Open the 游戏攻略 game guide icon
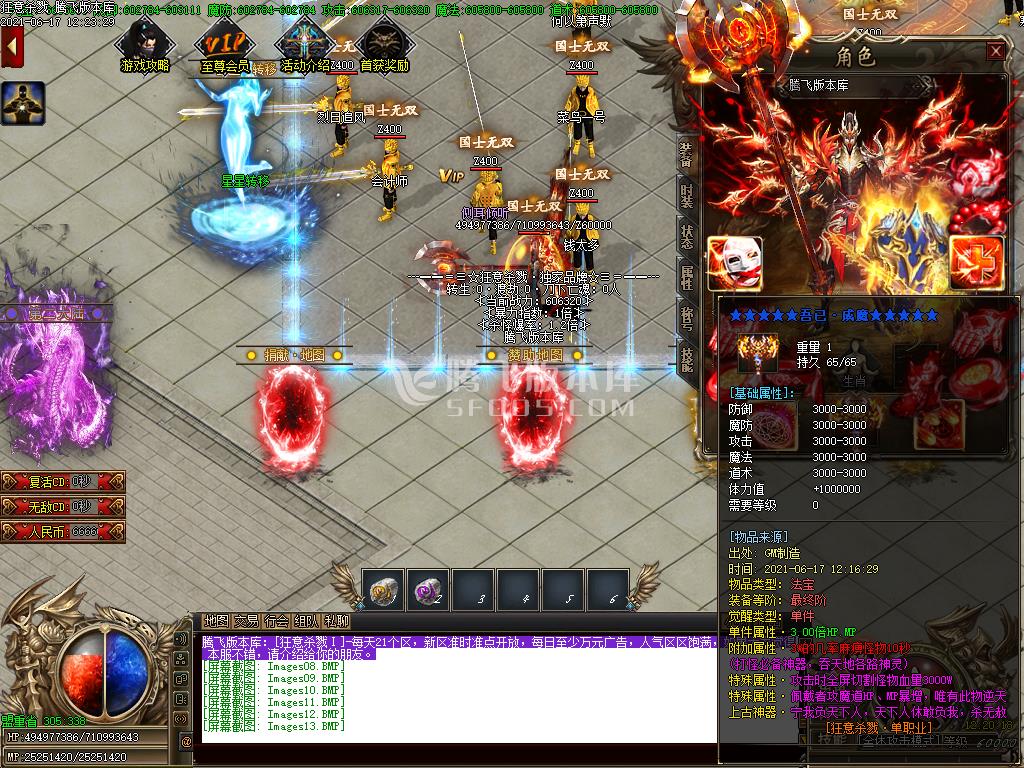 pyautogui.click(x=144, y=44)
